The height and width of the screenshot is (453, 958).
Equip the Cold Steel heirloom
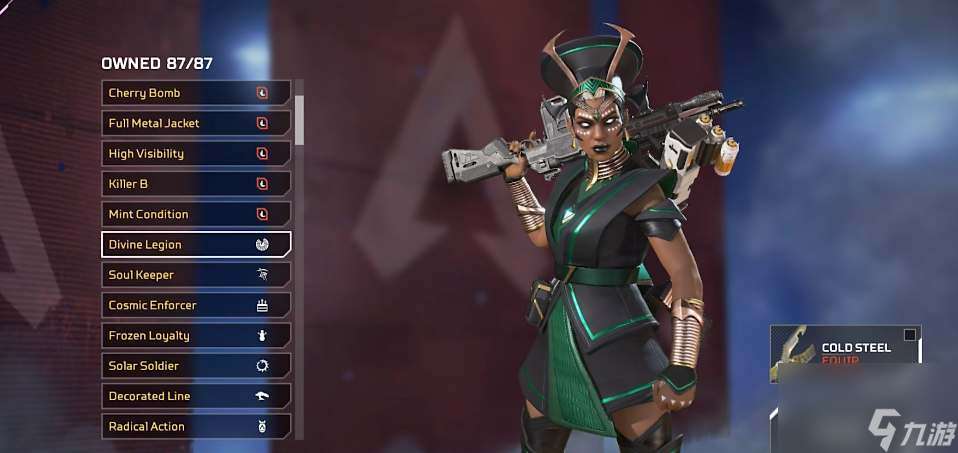(845, 354)
